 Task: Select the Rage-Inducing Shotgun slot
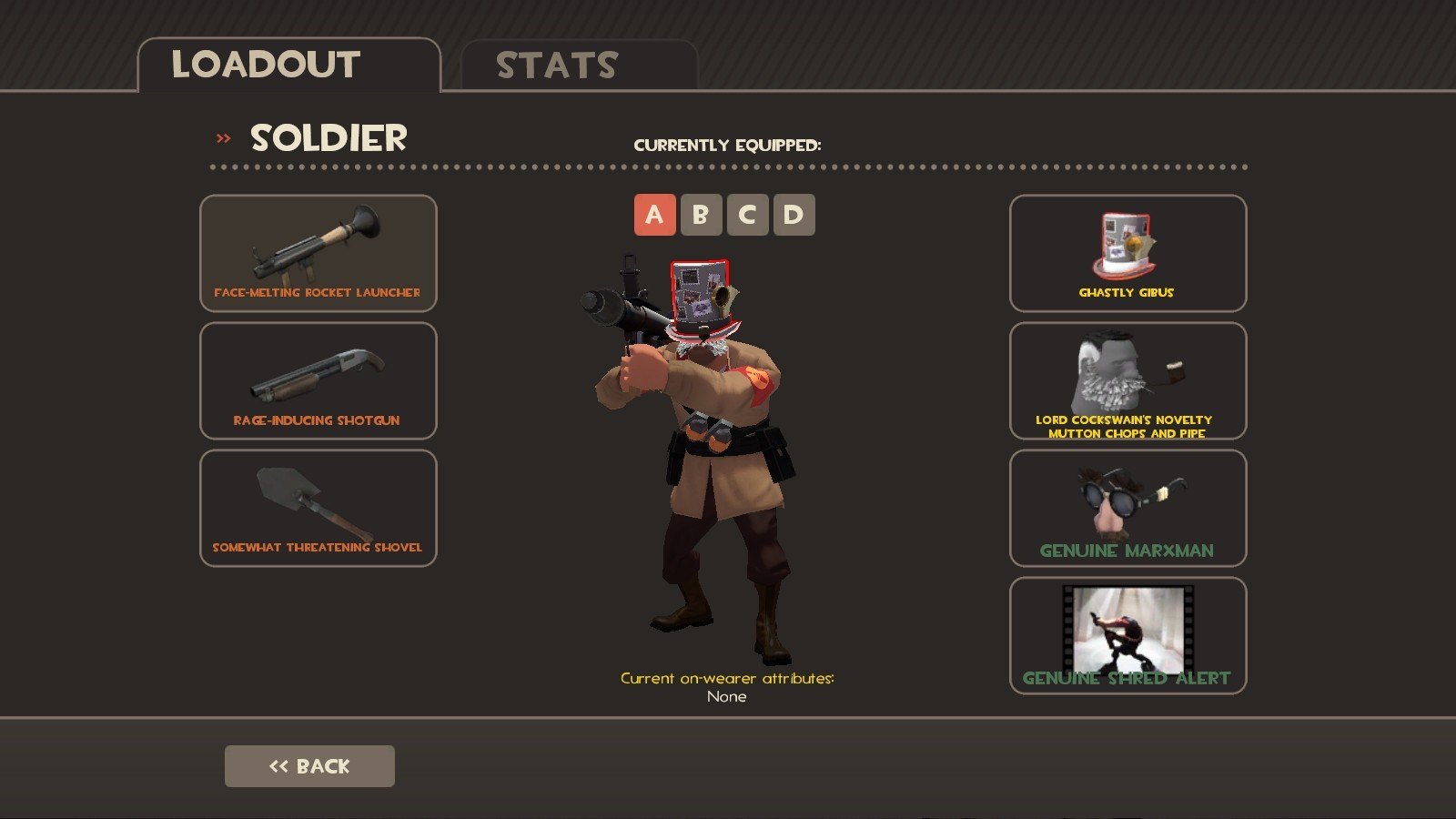pyautogui.click(x=318, y=380)
